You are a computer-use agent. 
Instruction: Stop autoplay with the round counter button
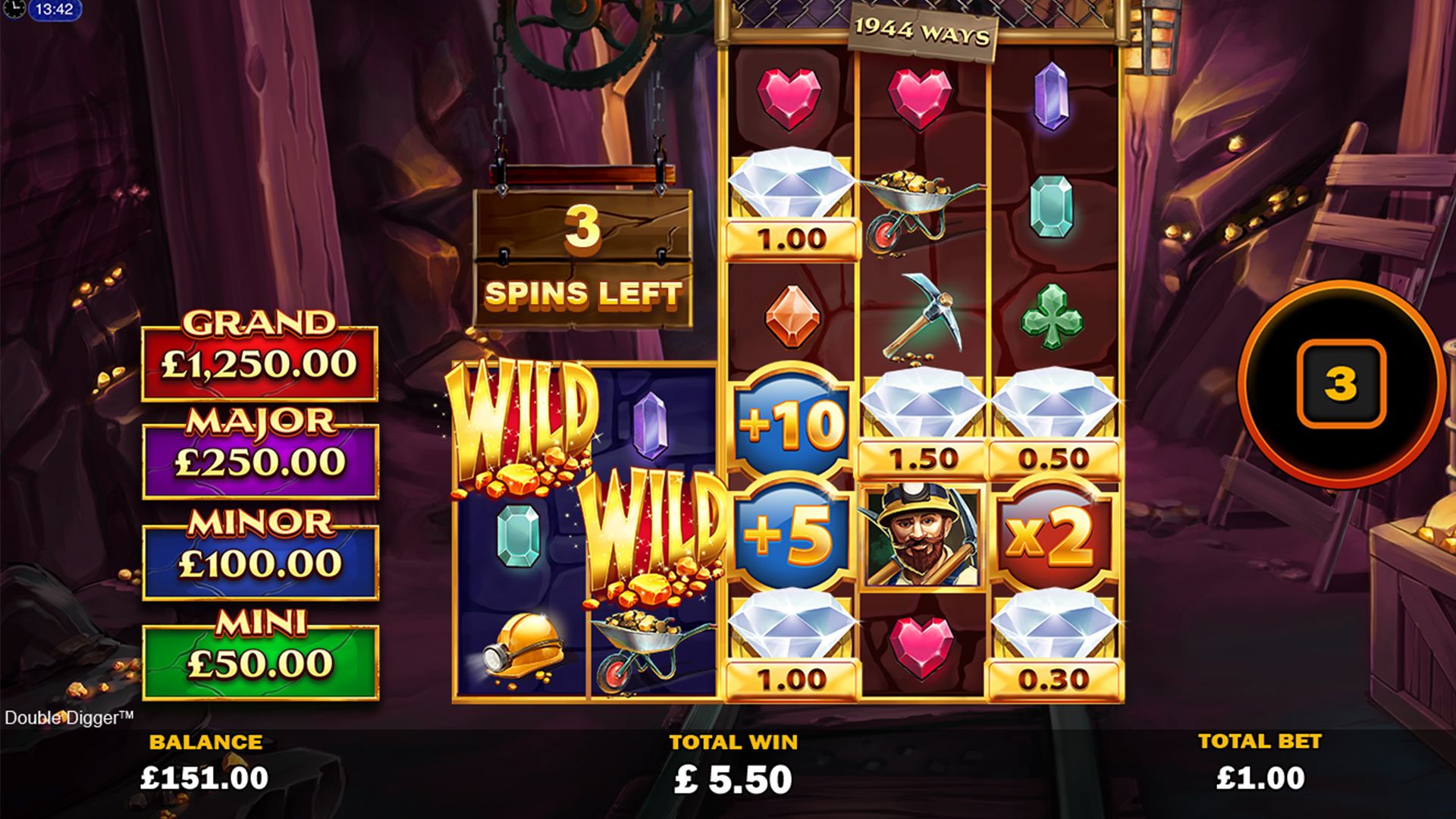pos(1341,384)
